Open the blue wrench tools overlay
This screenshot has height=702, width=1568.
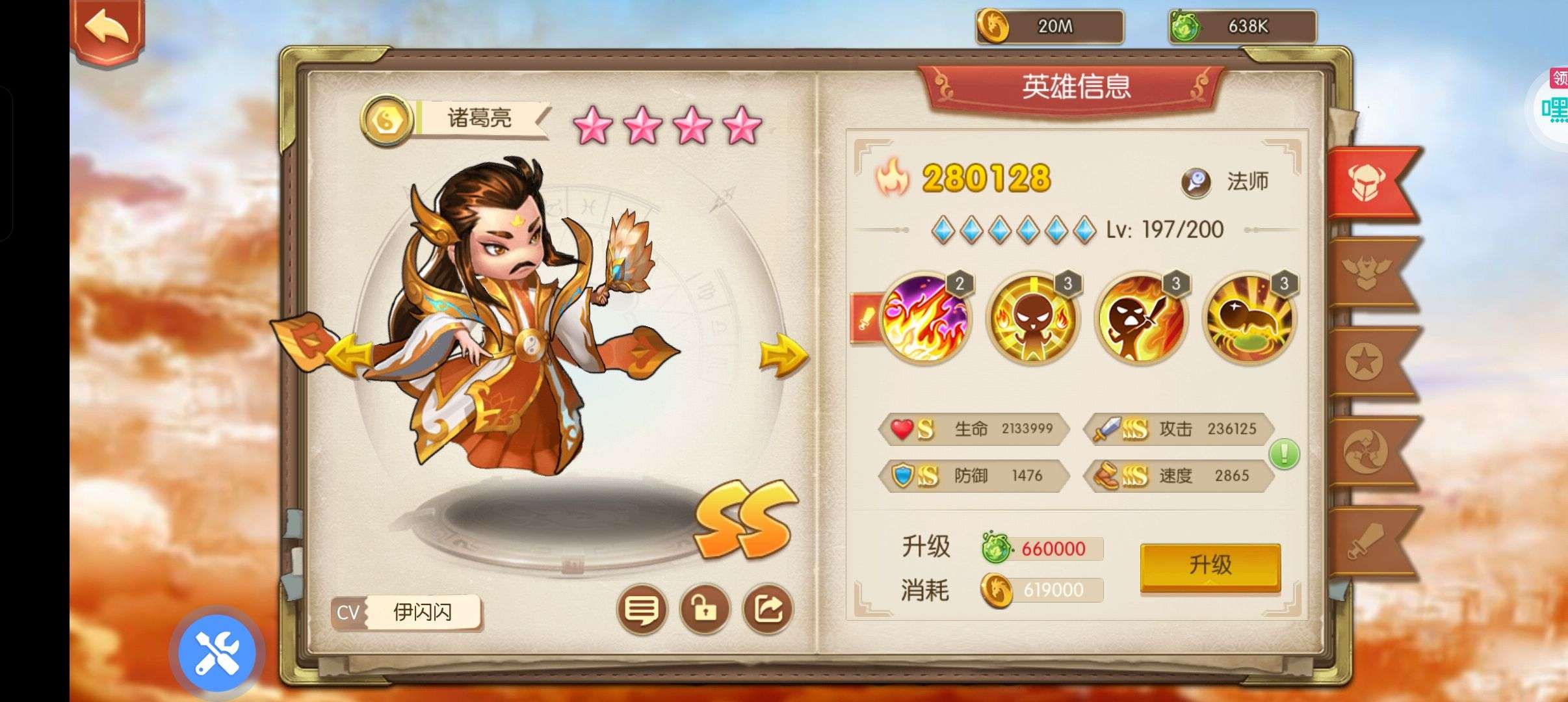[217, 653]
